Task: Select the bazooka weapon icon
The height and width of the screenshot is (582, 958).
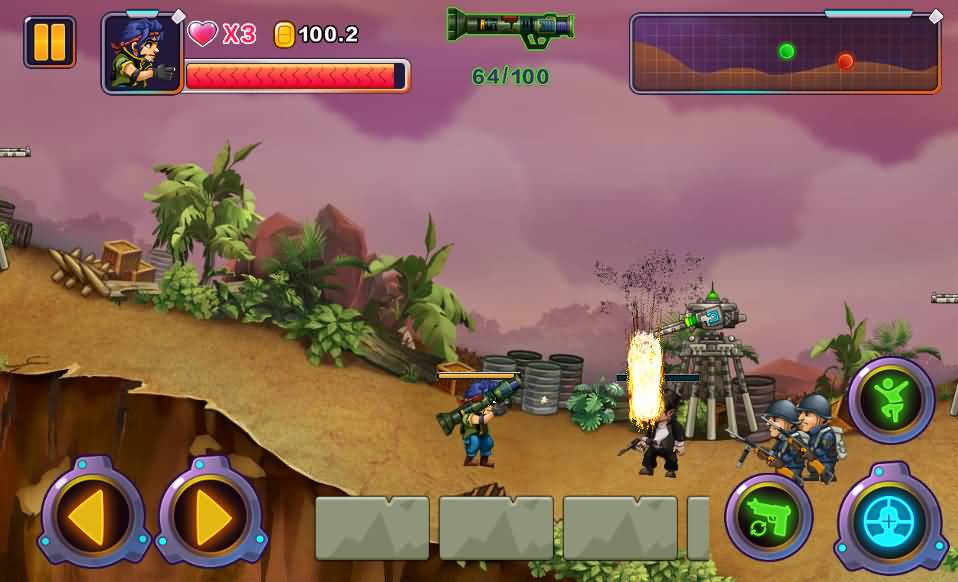Action: click(510, 26)
